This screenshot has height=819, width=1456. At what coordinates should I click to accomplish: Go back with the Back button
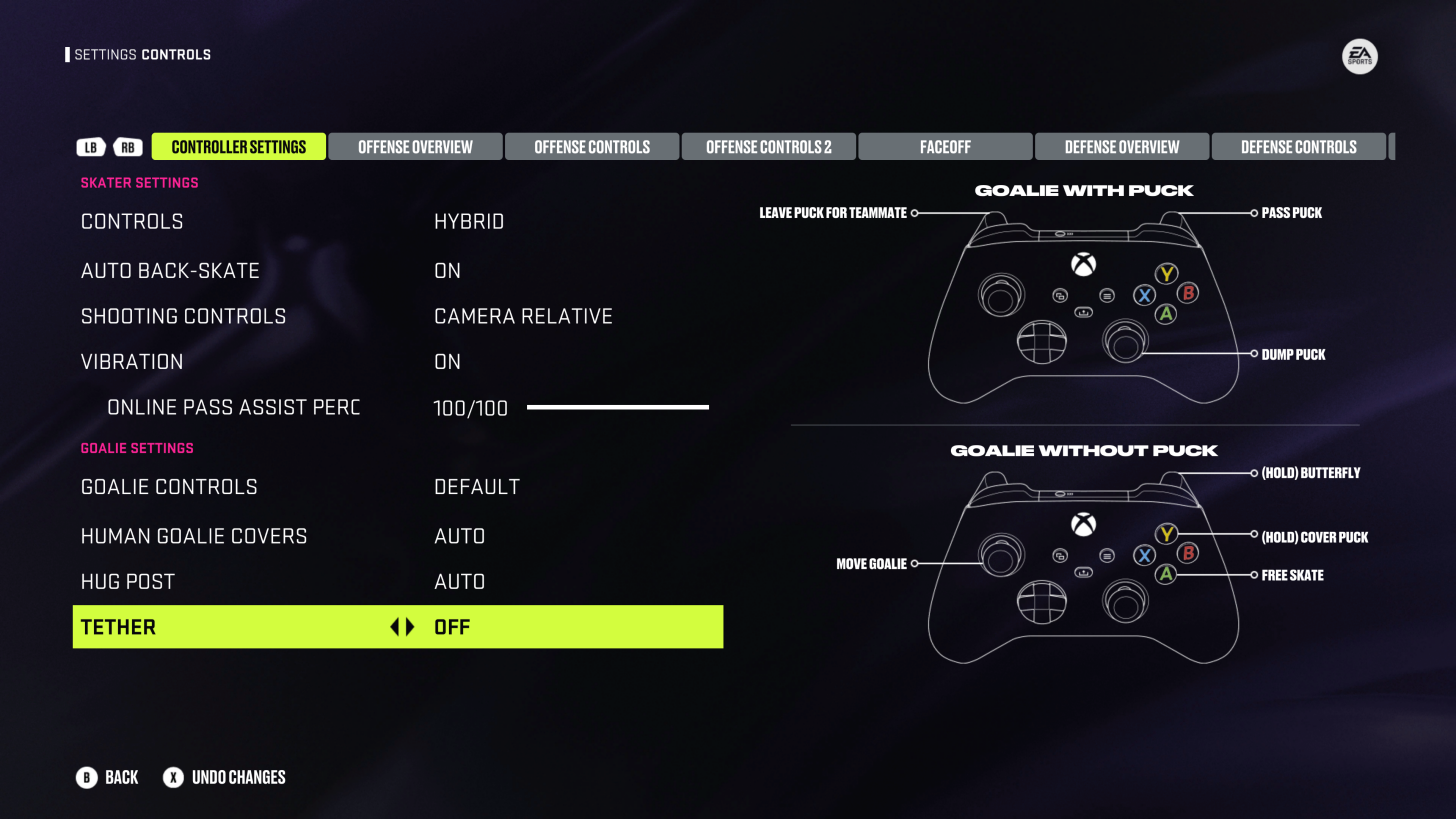pos(107,777)
